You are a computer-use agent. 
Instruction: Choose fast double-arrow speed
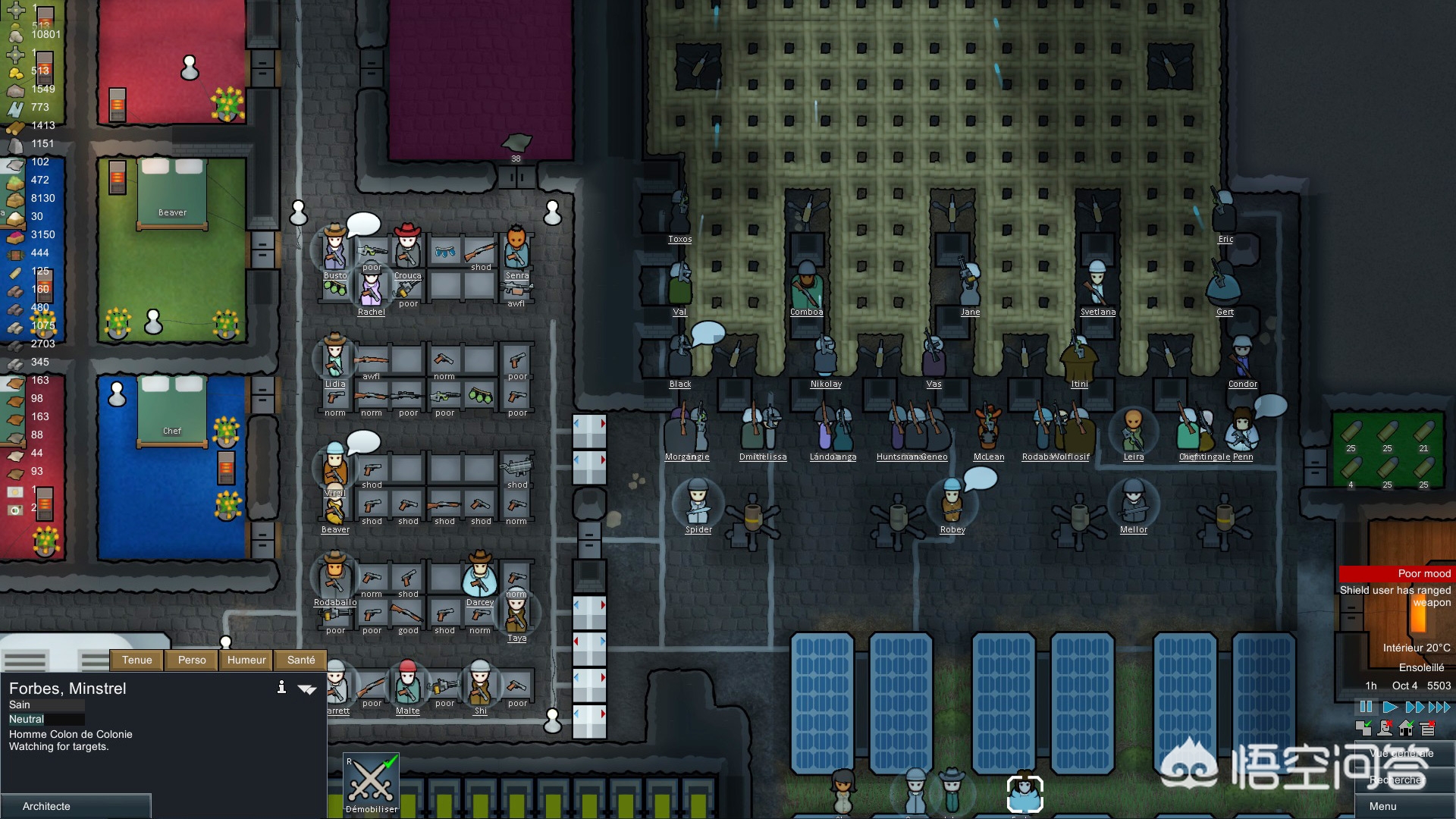pos(1415,707)
